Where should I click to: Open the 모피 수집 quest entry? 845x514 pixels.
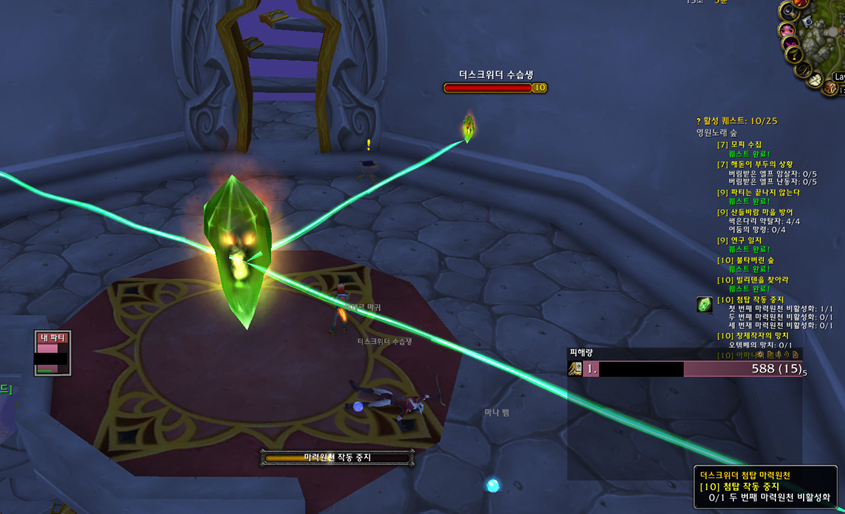(x=740, y=145)
